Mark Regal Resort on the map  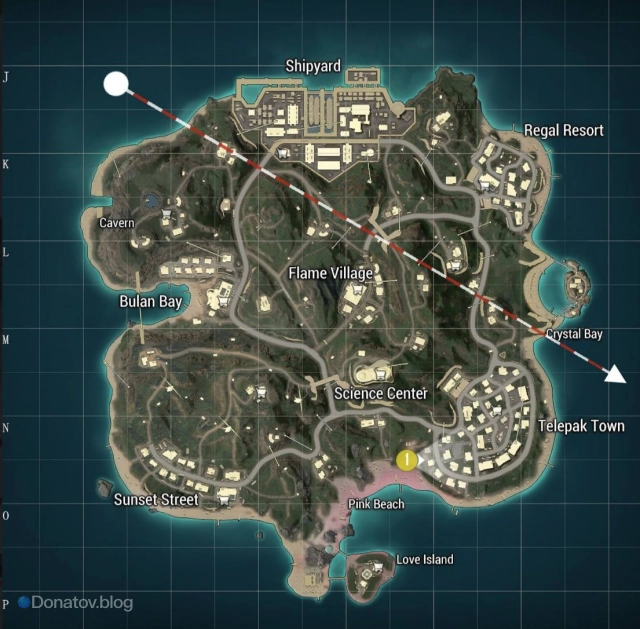tap(564, 130)
